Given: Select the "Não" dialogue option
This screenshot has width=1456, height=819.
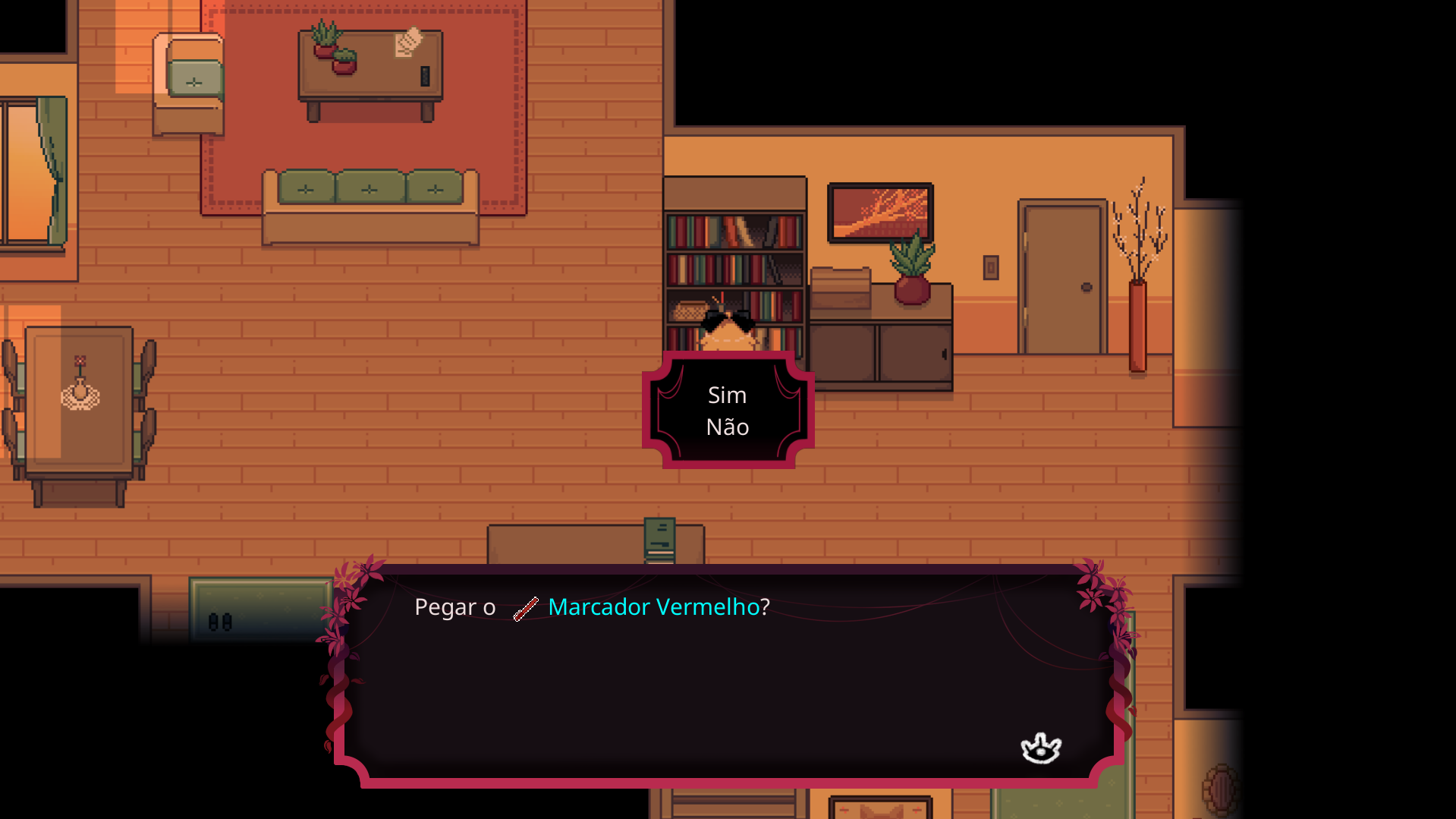Looking at the screenshot, I should click(727, 427).
